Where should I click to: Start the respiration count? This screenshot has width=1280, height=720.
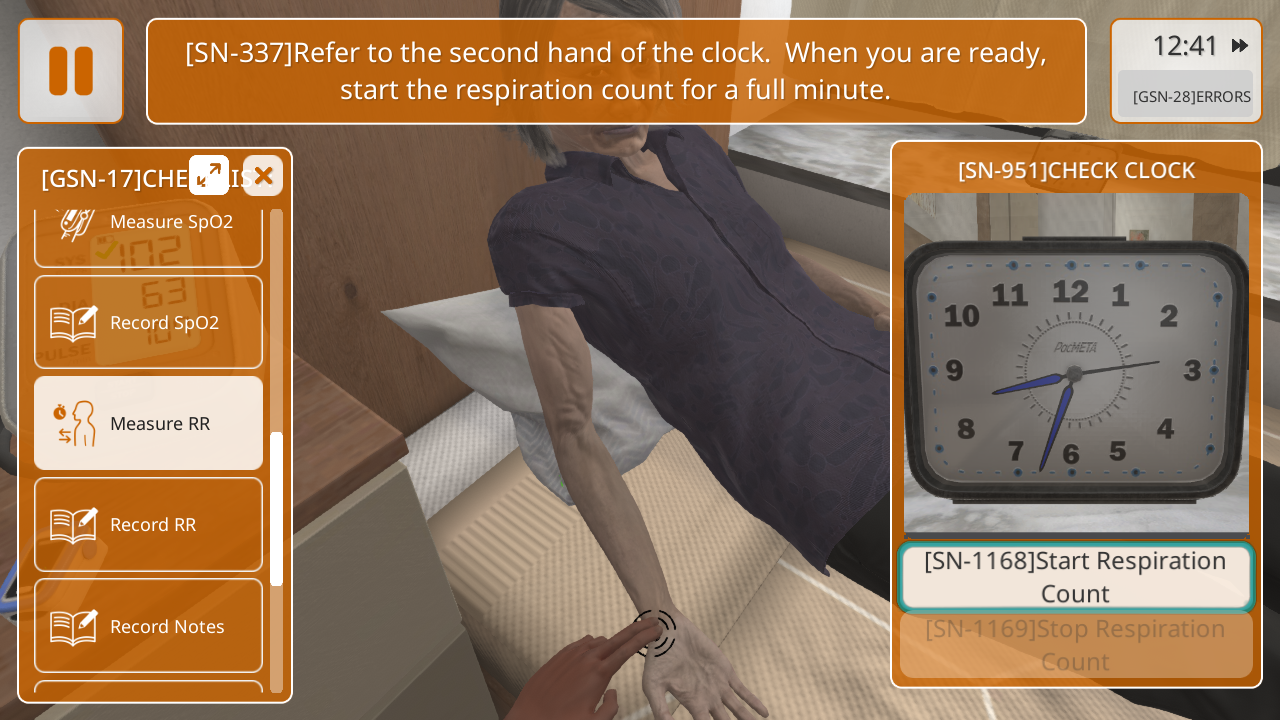(x=1076, y=577)
